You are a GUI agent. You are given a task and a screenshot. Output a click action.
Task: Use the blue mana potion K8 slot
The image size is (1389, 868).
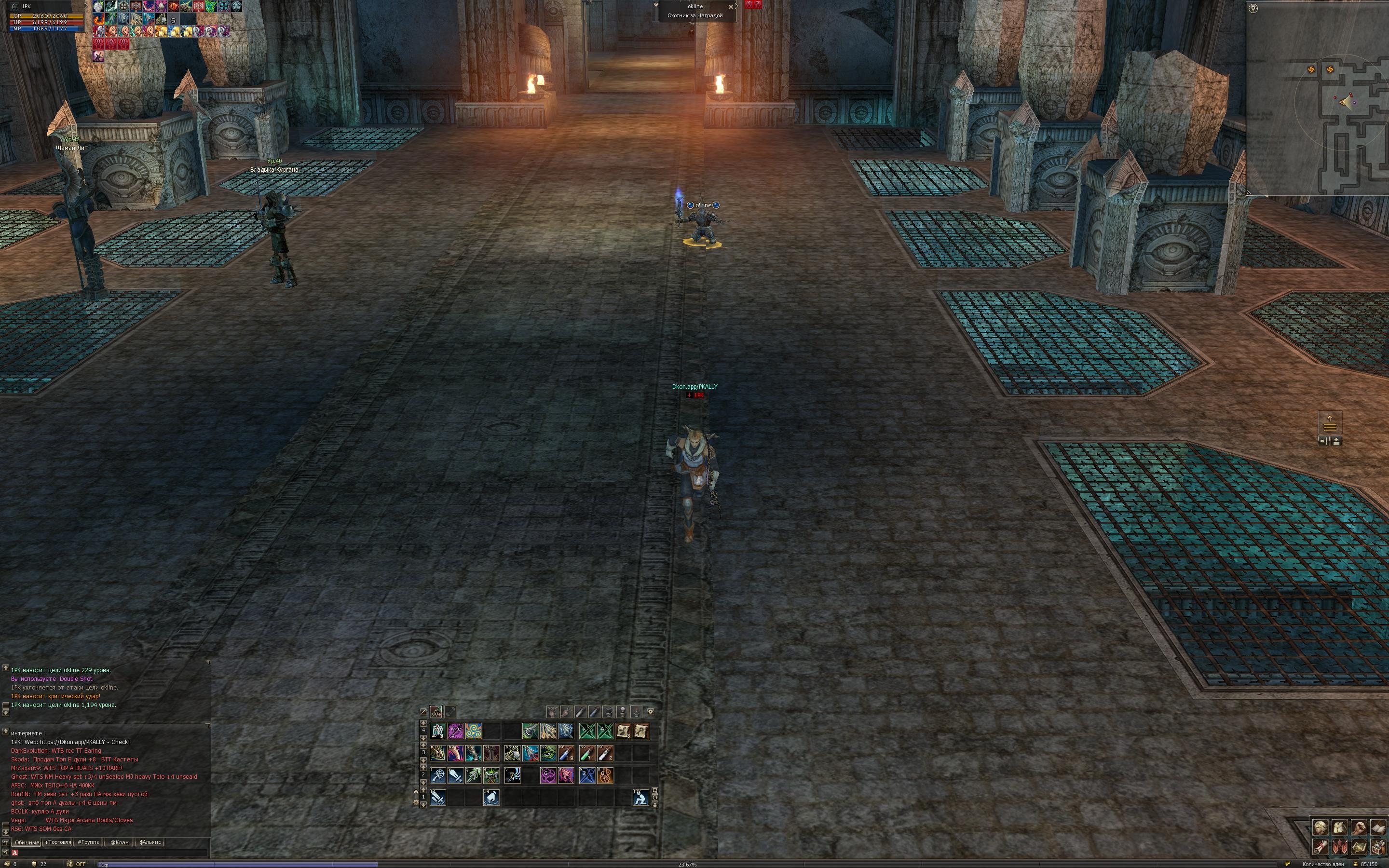click(566, 753)
